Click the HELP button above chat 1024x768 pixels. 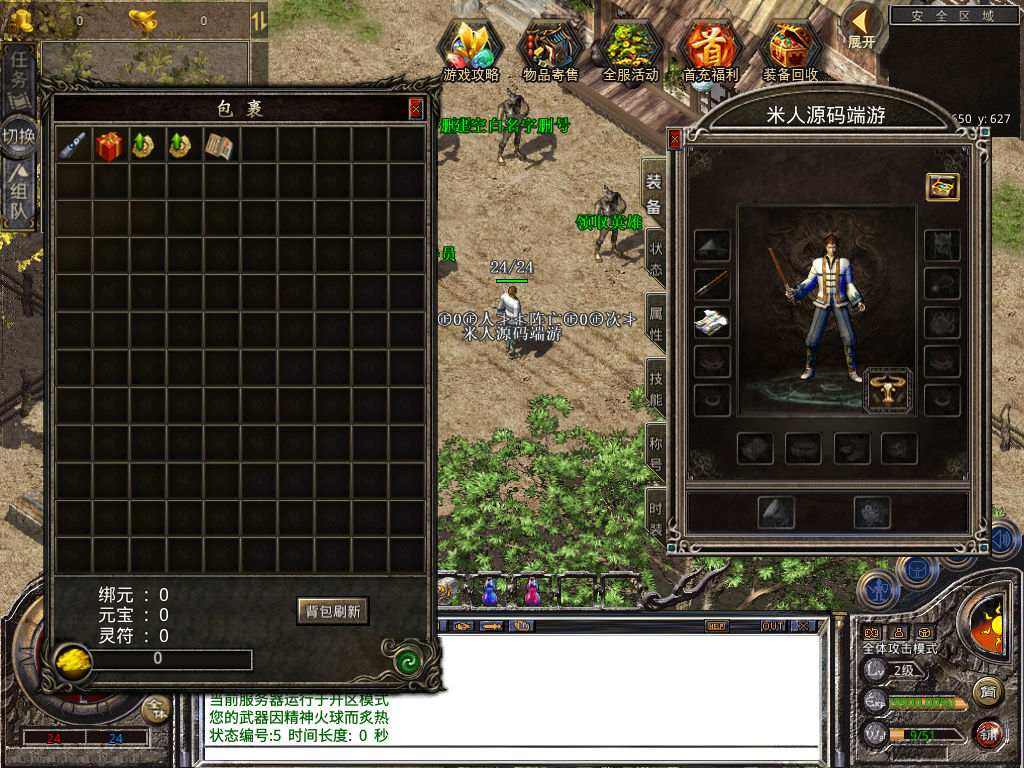716,626
